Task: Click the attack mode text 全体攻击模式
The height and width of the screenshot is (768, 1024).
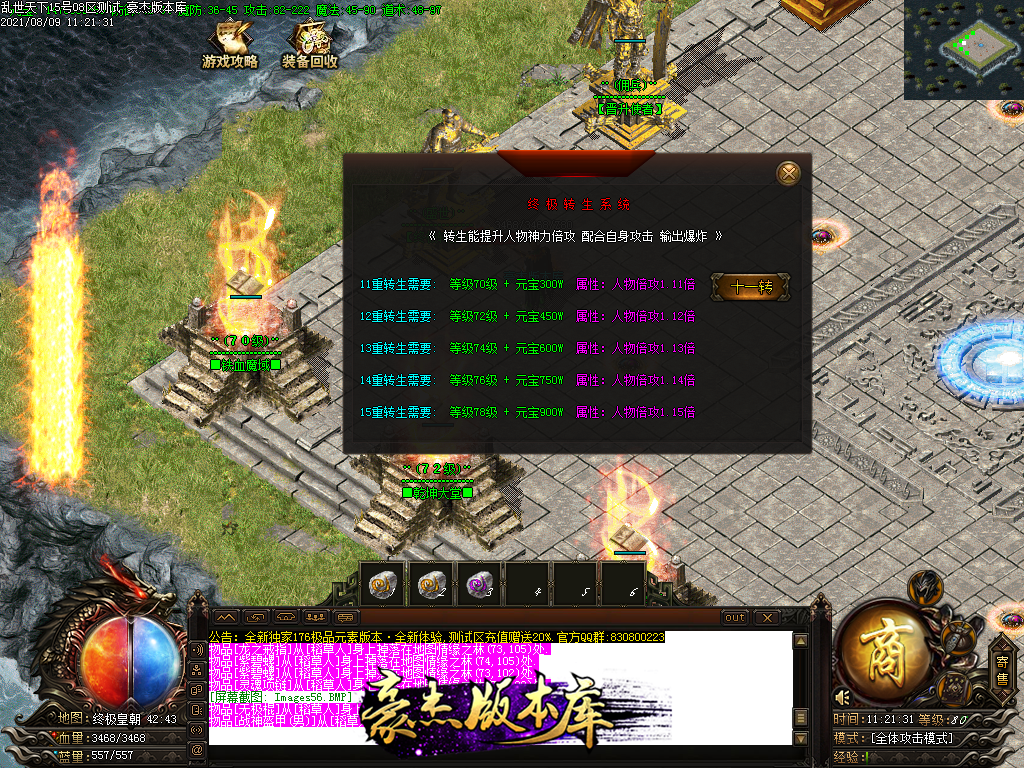Action: (x=912, y=738)
